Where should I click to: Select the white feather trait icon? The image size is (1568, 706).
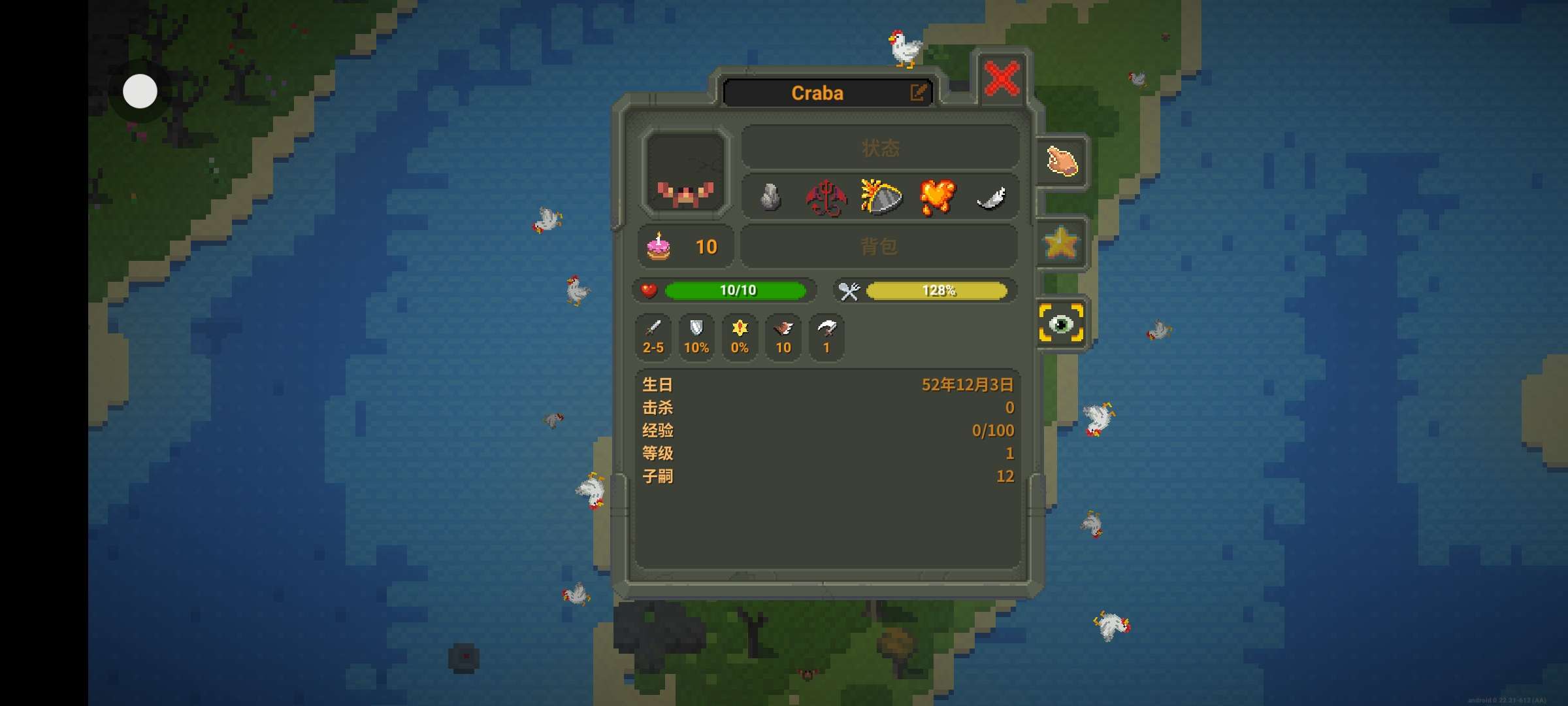[990, 197]
